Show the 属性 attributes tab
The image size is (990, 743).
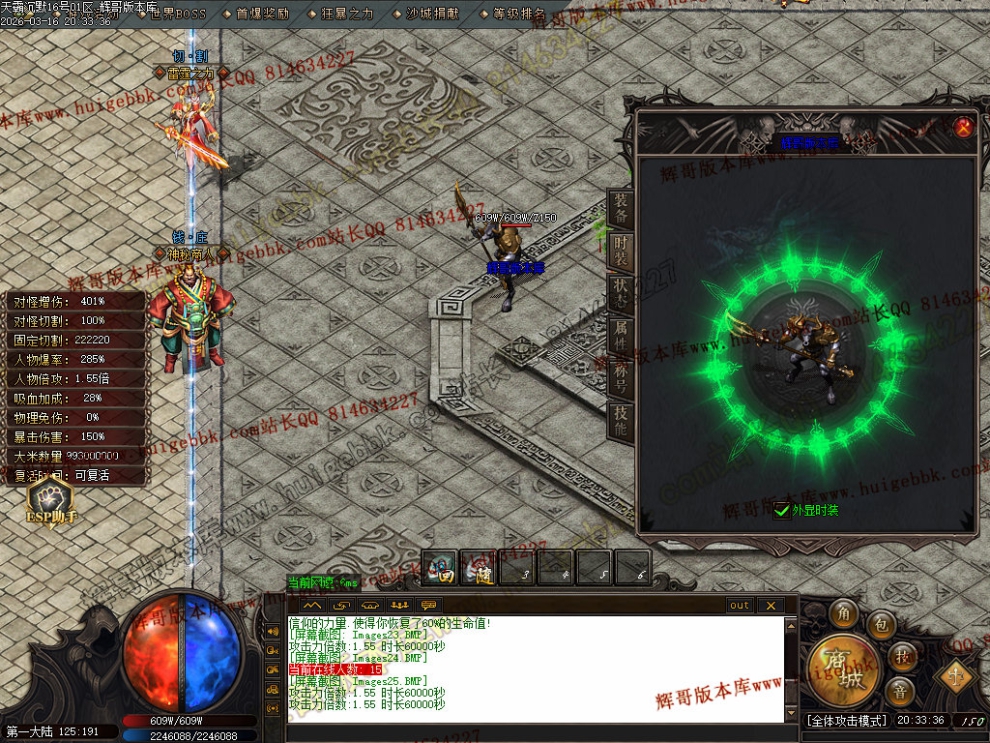point(621,338)
